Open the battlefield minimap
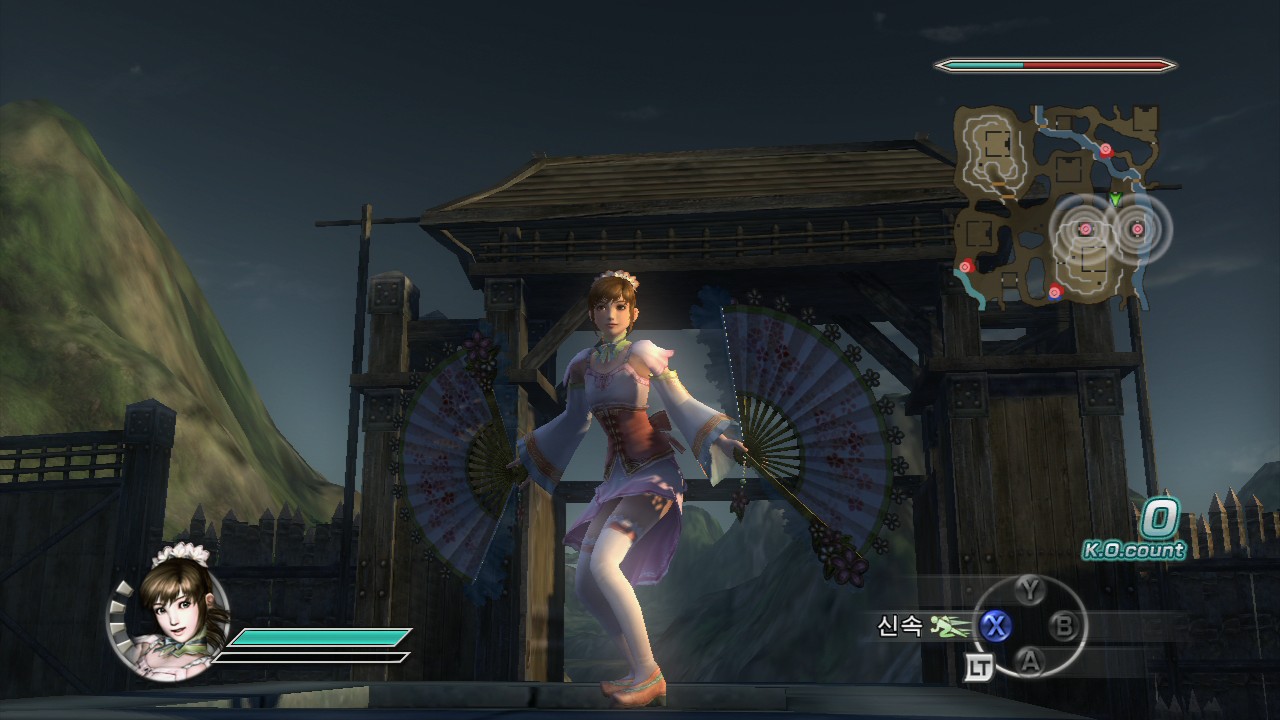This screenshot has width=1280, height=720. coord(1058,204)
